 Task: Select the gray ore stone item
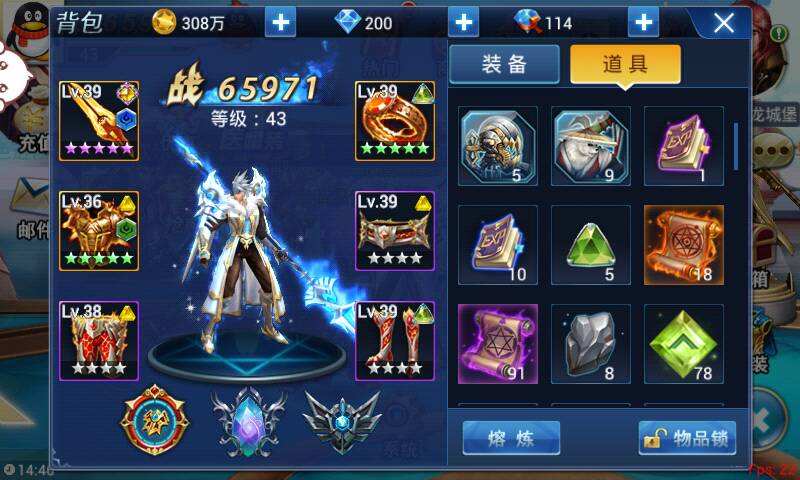(x=591, y=343)
